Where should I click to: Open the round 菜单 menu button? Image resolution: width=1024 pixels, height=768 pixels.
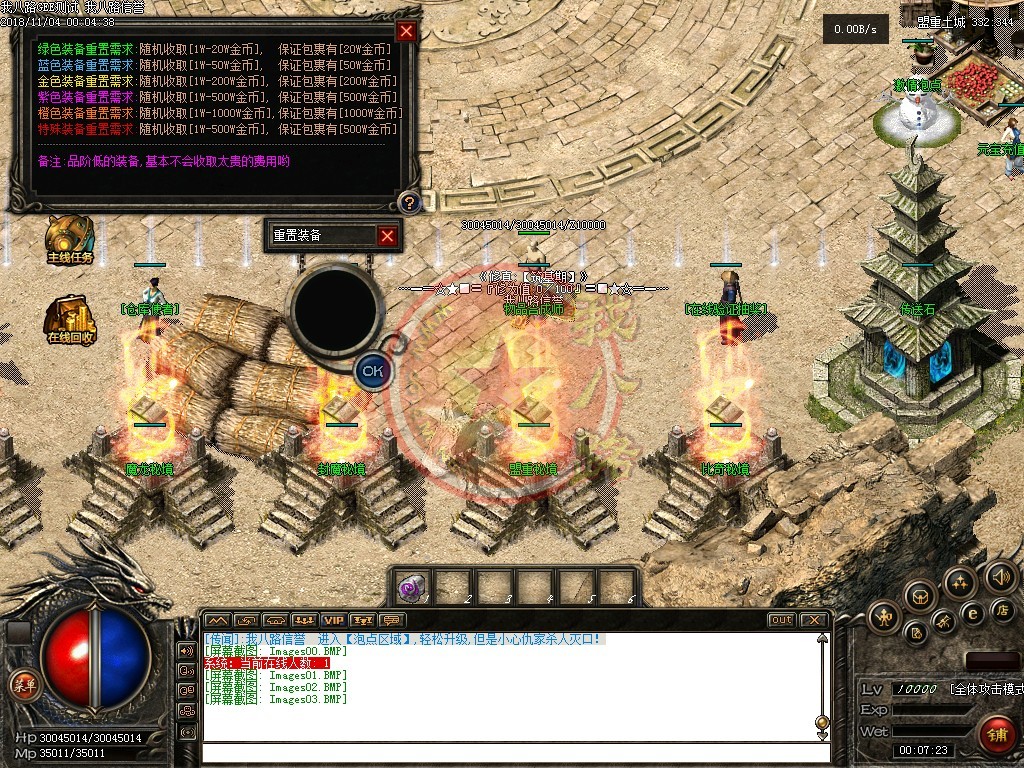coord(22,685)
